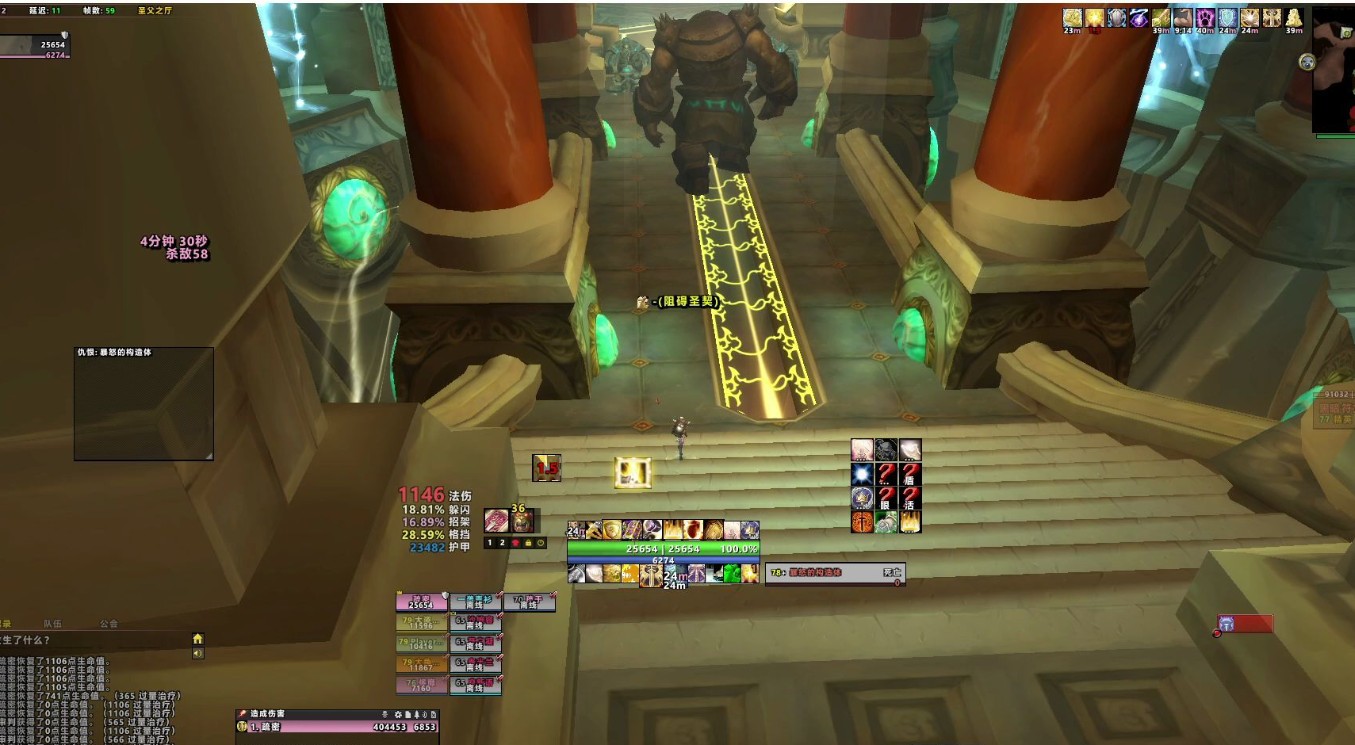Activate the green glowing action bar ability
Viewport: 1355px width, 745px height.
coord(731,573)
